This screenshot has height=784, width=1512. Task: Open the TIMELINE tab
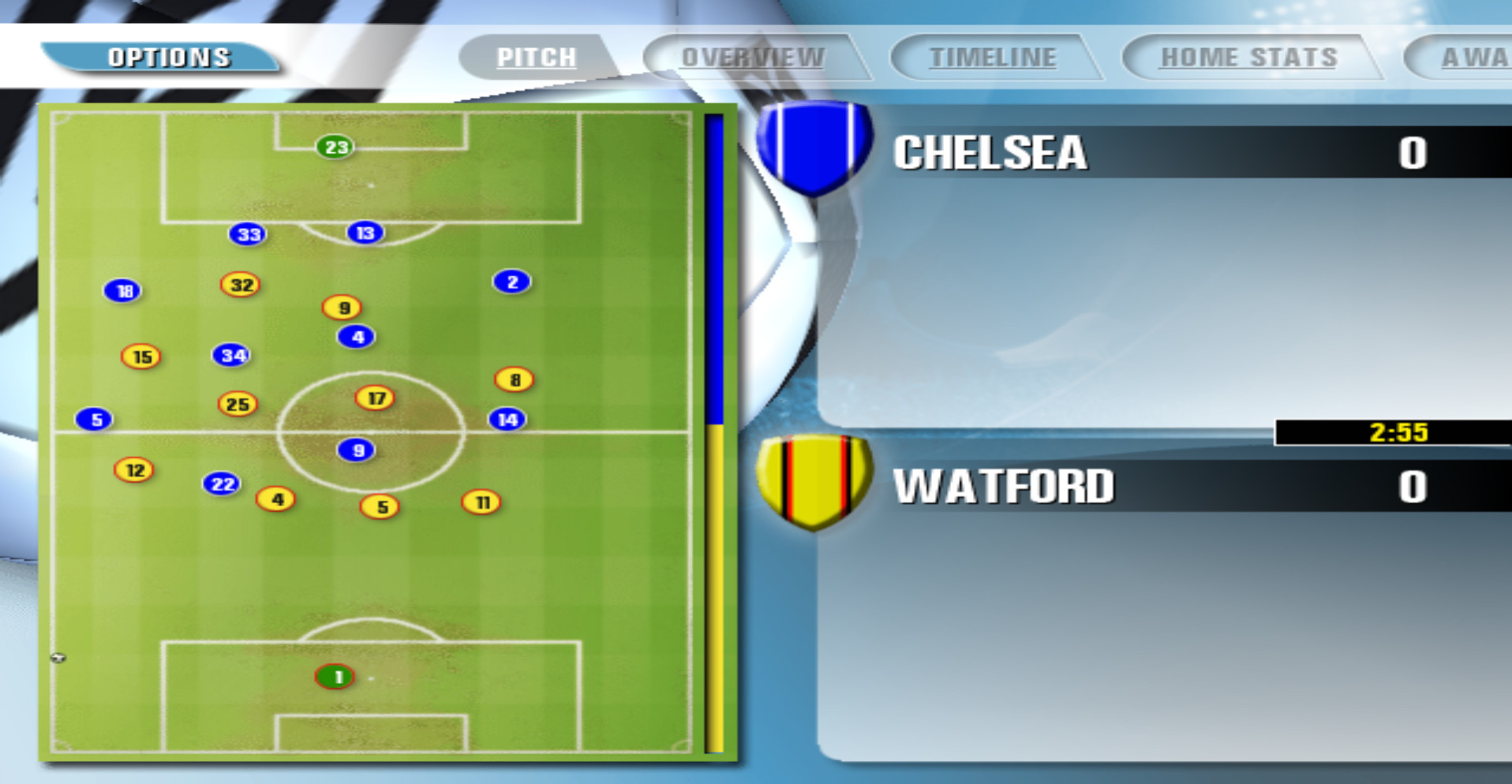[992, 56]
